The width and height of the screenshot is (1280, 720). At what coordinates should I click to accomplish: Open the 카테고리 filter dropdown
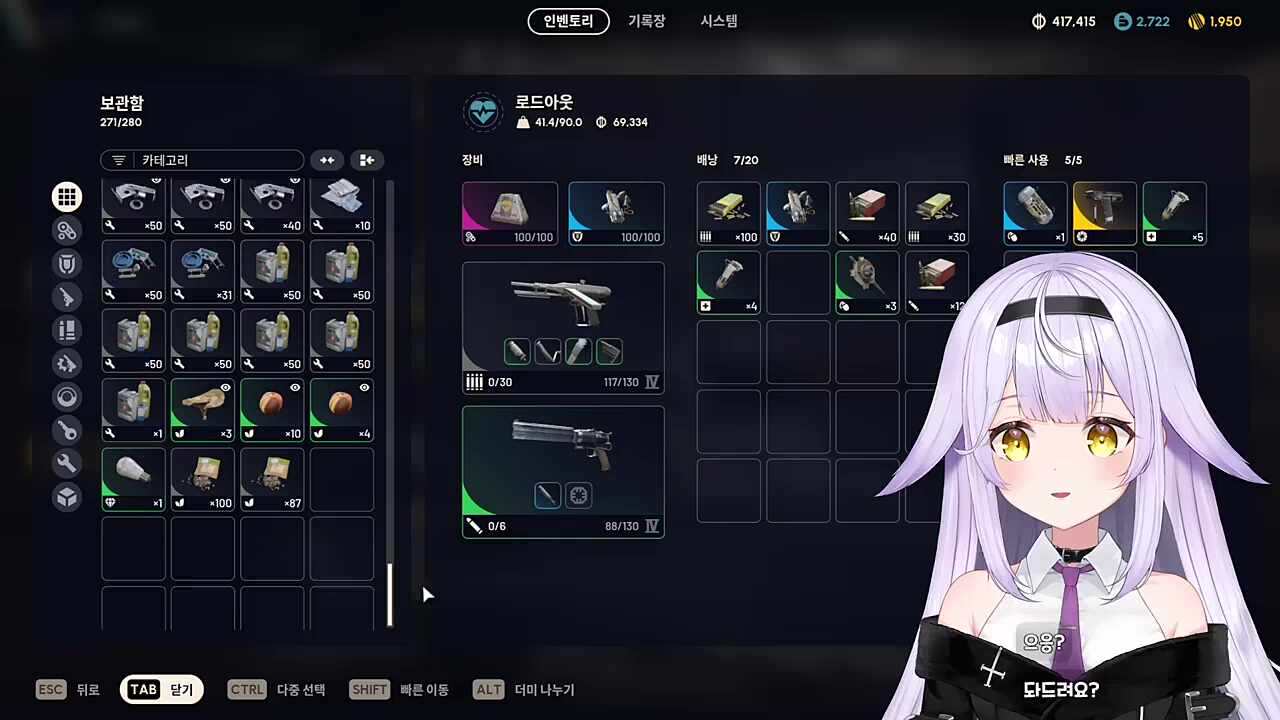[202, 160]
